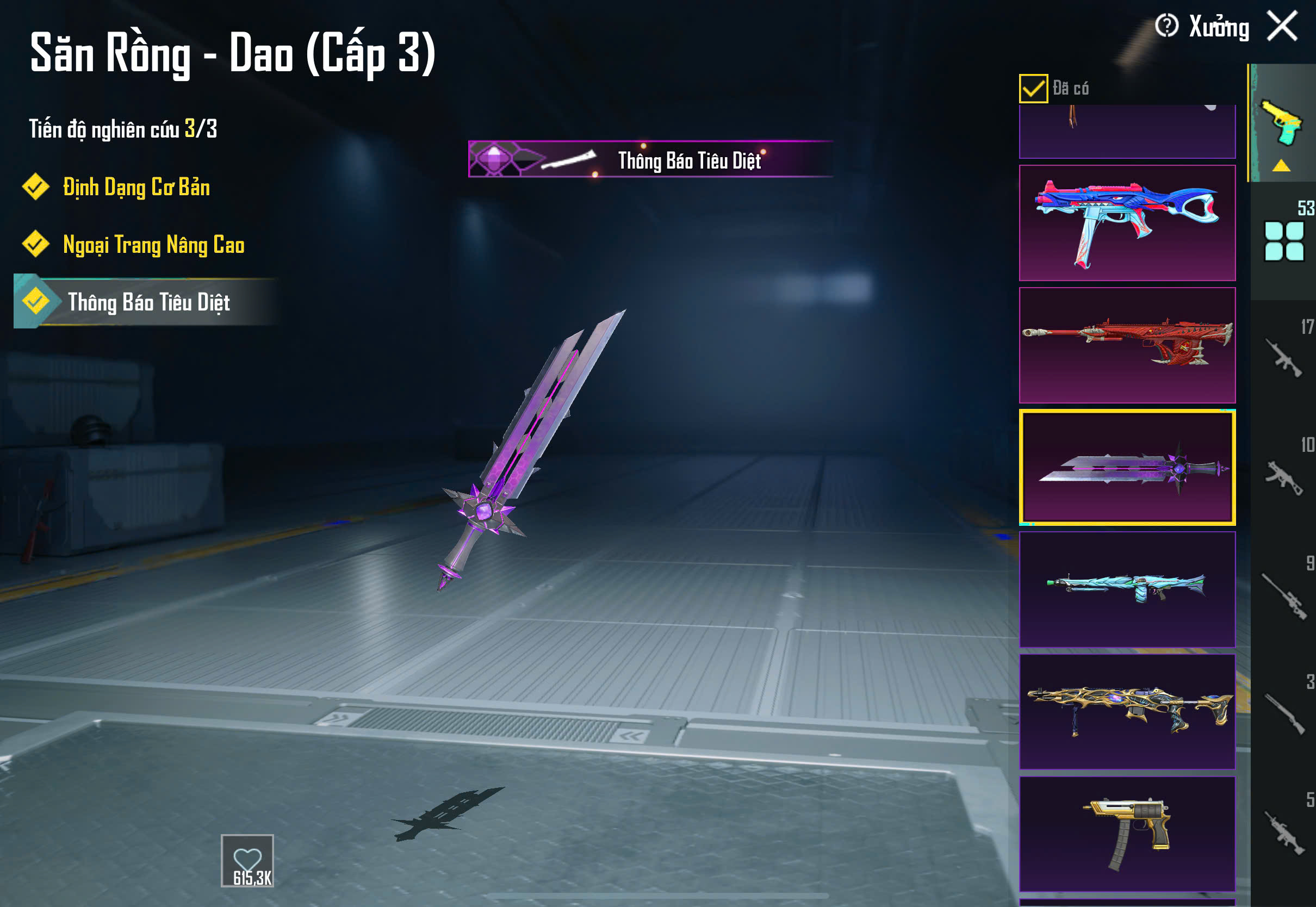Viewport: 1316px width, 907px height.
Task: Pick the gold machine pistol skin
Action: coord(1127,834)
